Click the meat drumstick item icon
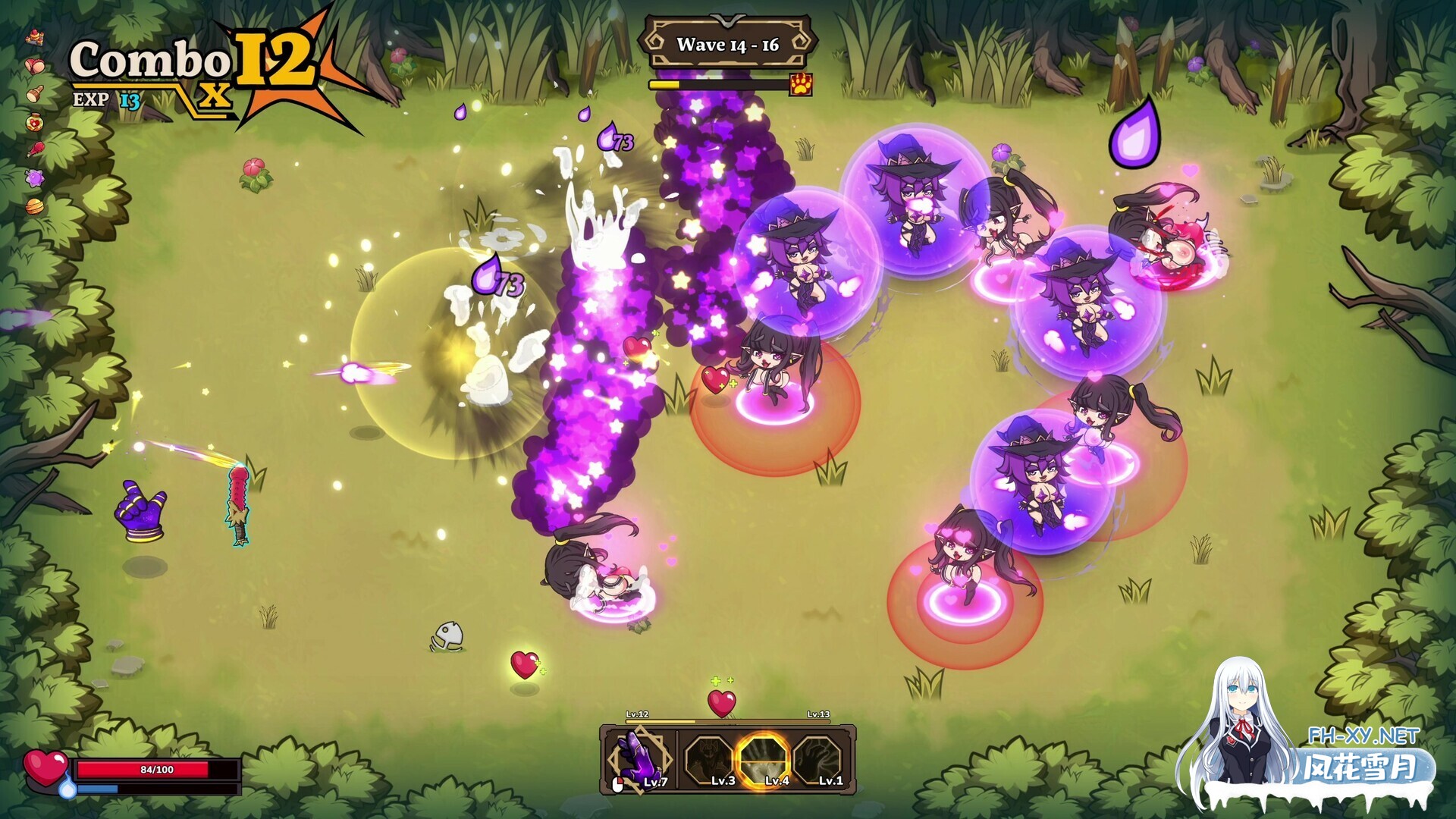1456x819 pixels. [x=34, y=150]
